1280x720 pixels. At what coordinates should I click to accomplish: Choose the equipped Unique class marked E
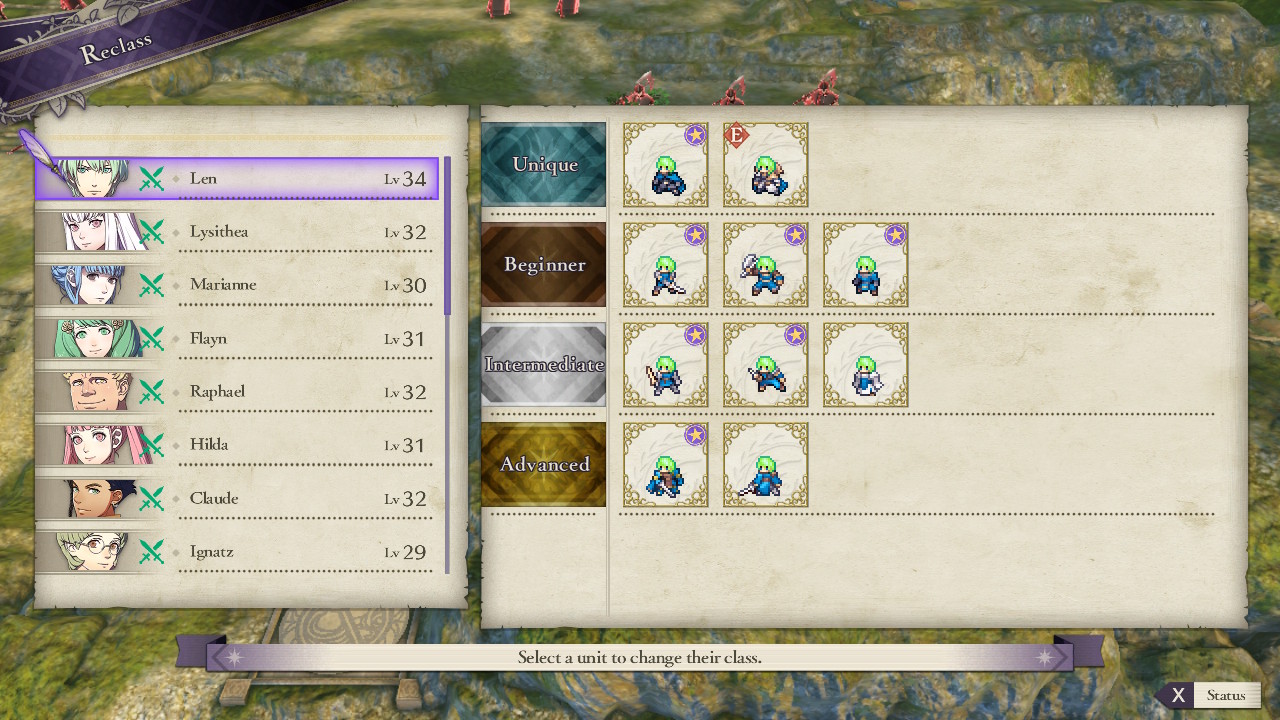click(766, 165)
